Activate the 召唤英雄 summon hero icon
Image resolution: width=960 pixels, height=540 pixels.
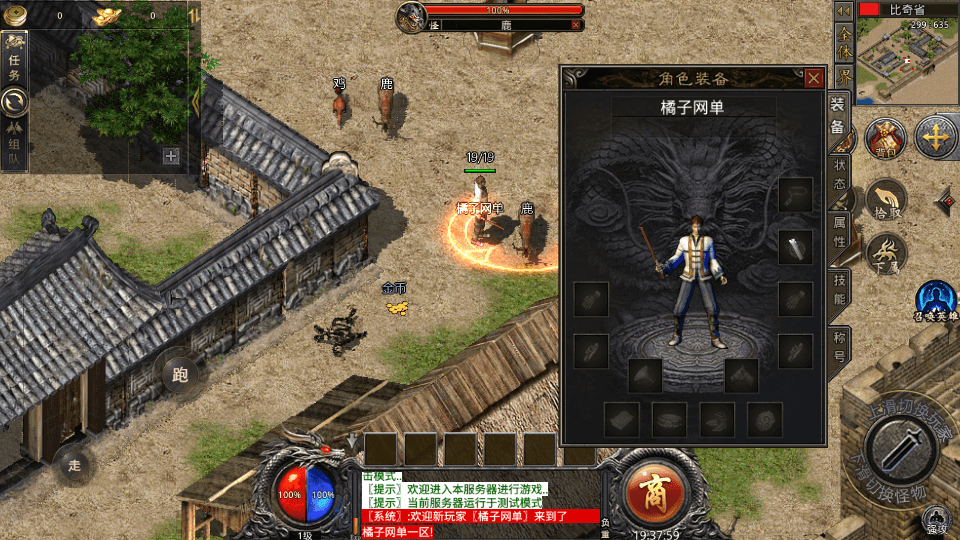tap(936, 298)
